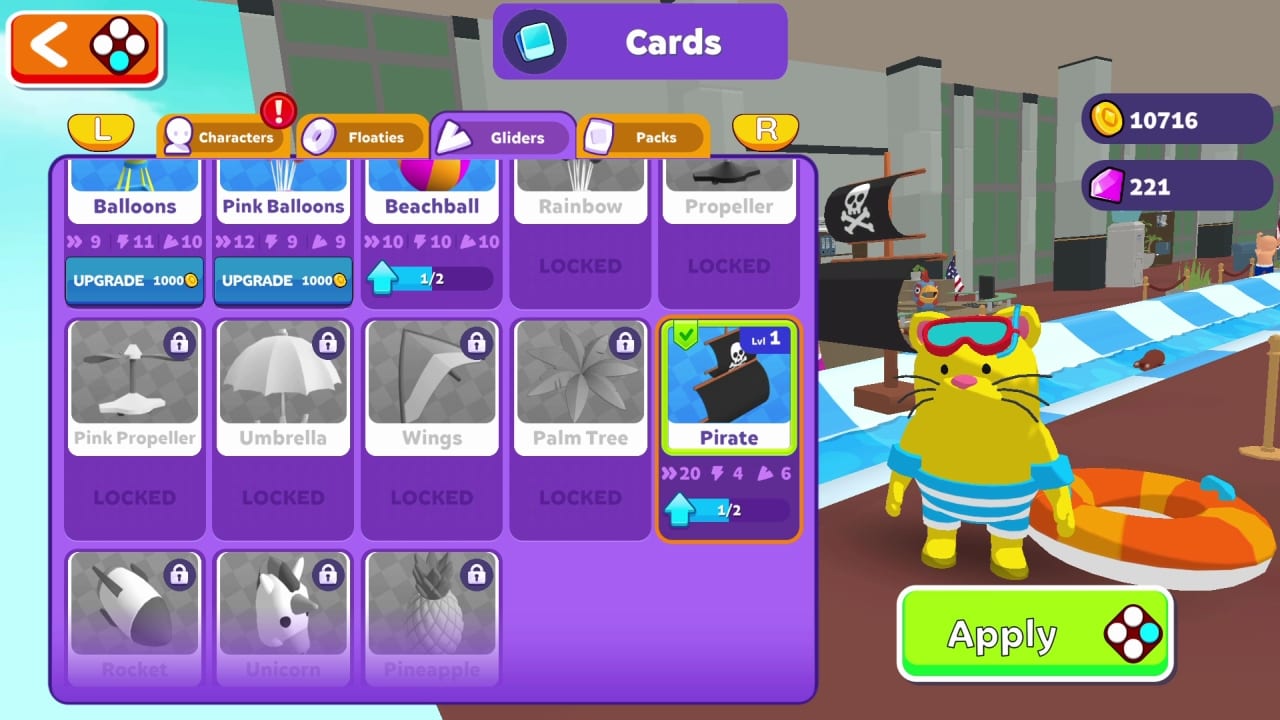Click the coin icon next to 10716
This screenshot has height=720, width=1280.
(1106, 120)
